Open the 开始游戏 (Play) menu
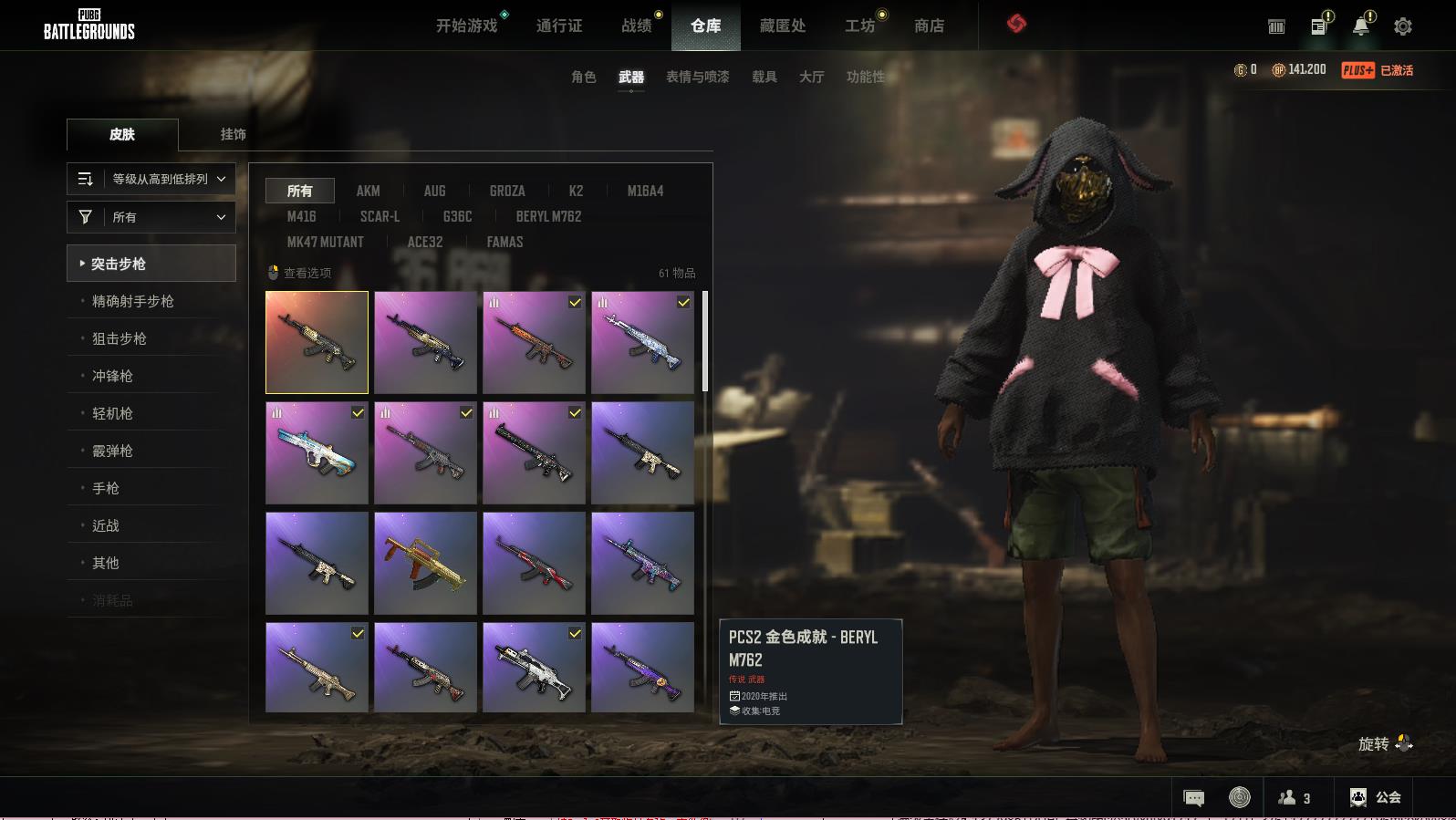1456x820 pixels. [x=466, y=26]
